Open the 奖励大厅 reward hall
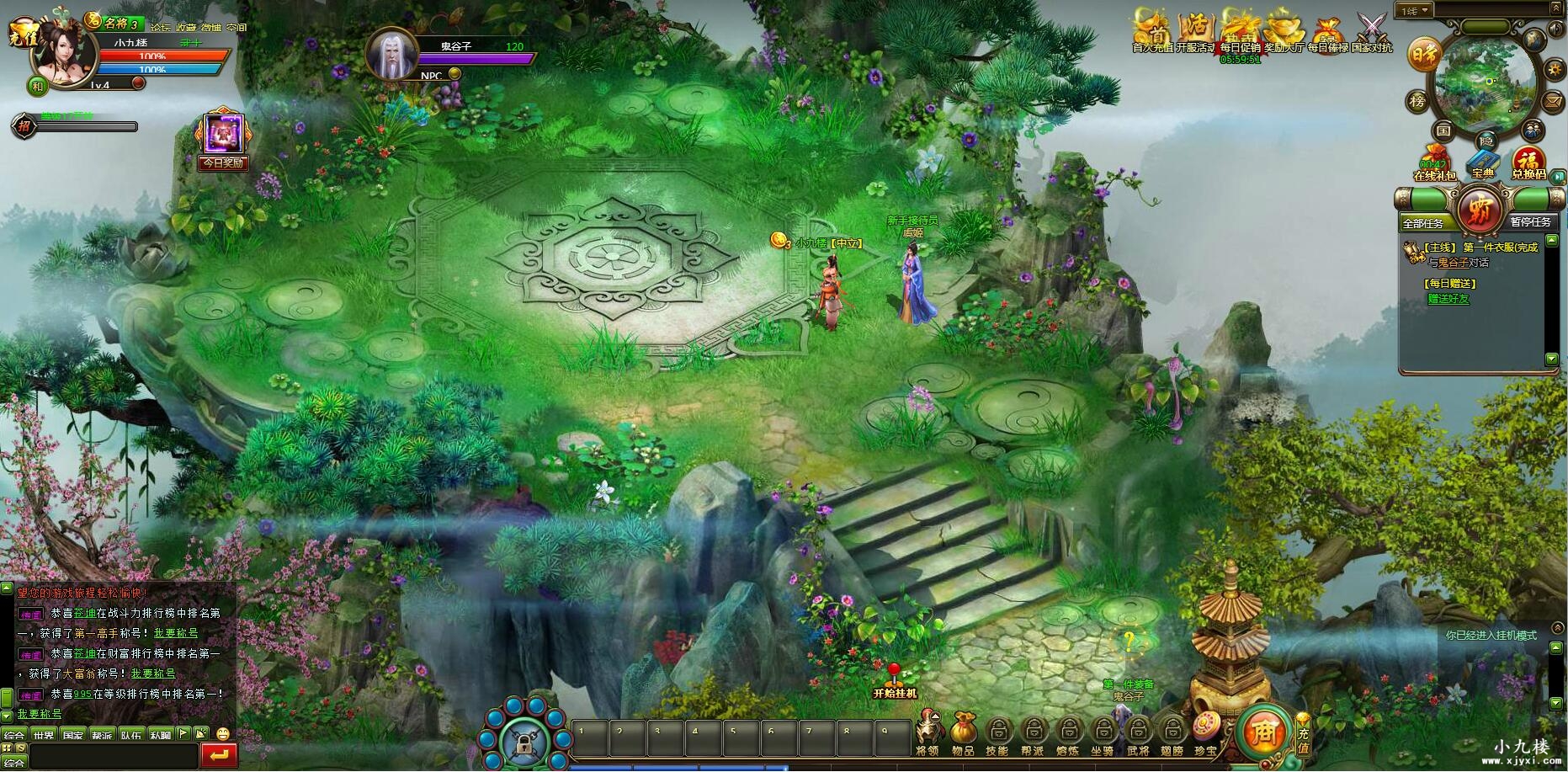 [1284, 31]
